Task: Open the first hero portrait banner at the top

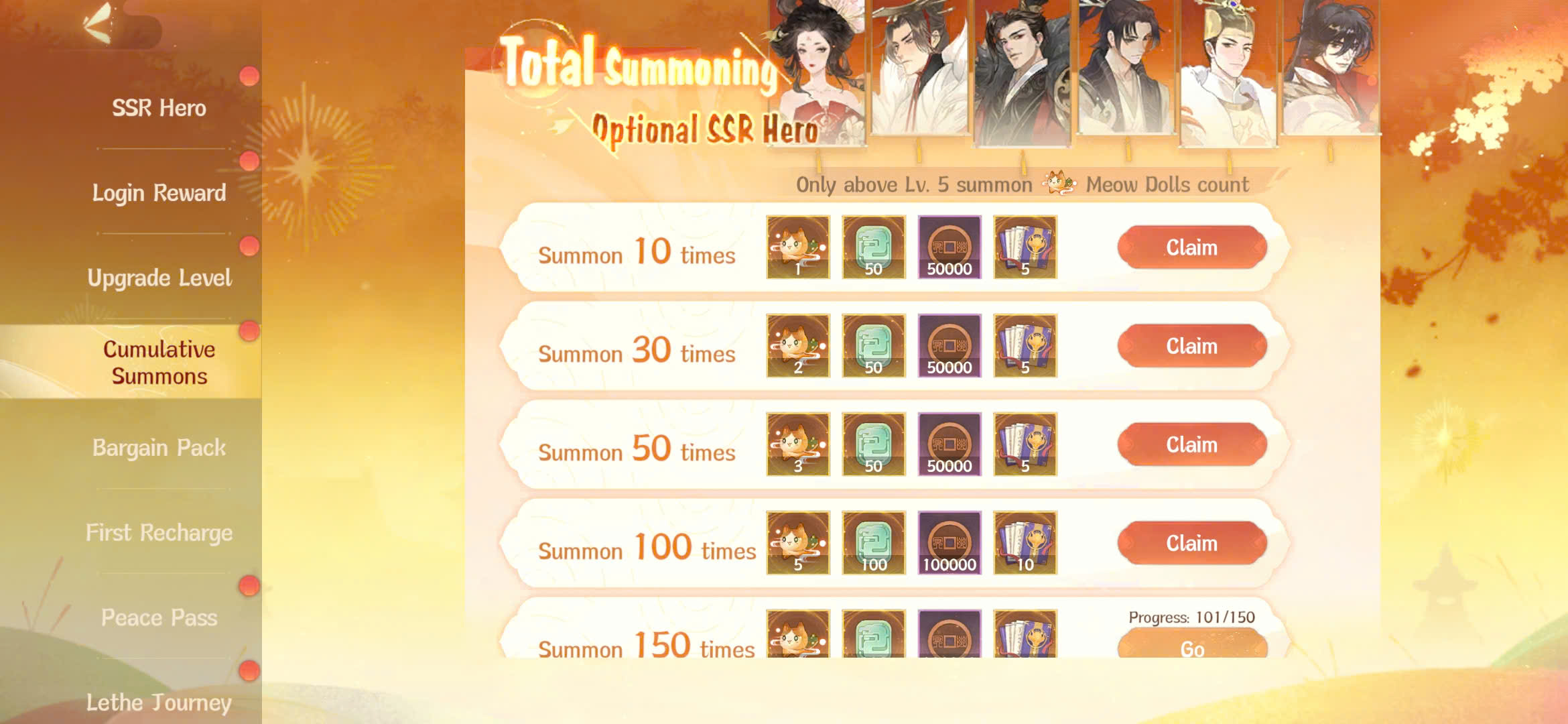Action: 818,70
